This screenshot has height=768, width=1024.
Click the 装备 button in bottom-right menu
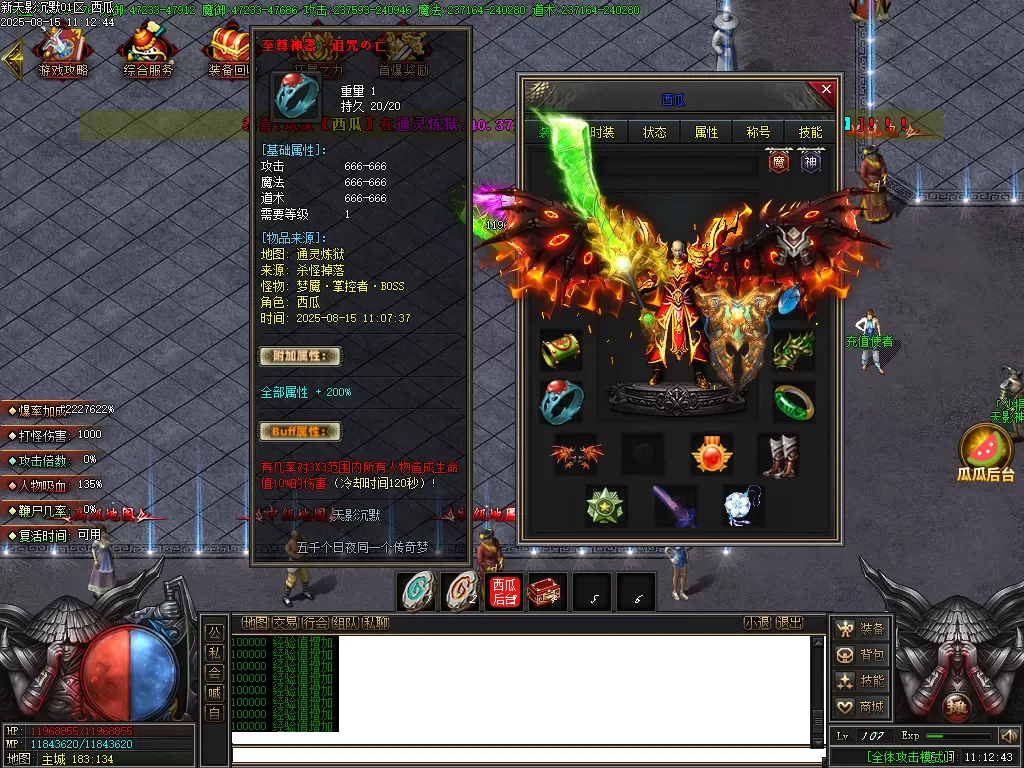click(861, 629)
